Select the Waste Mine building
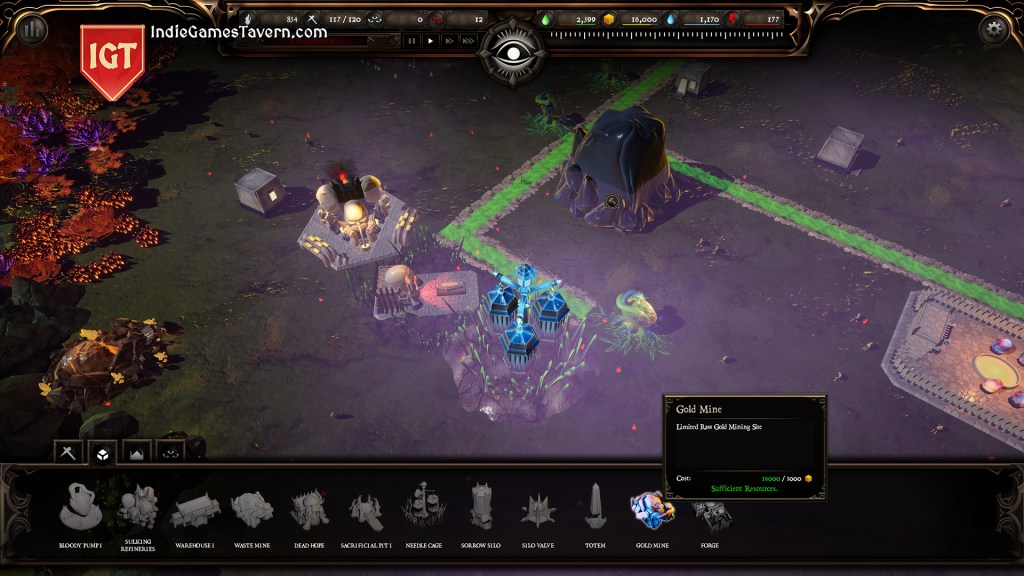Image resolution: width=1024 pixels, height=576 pixels. pos(252,509)
